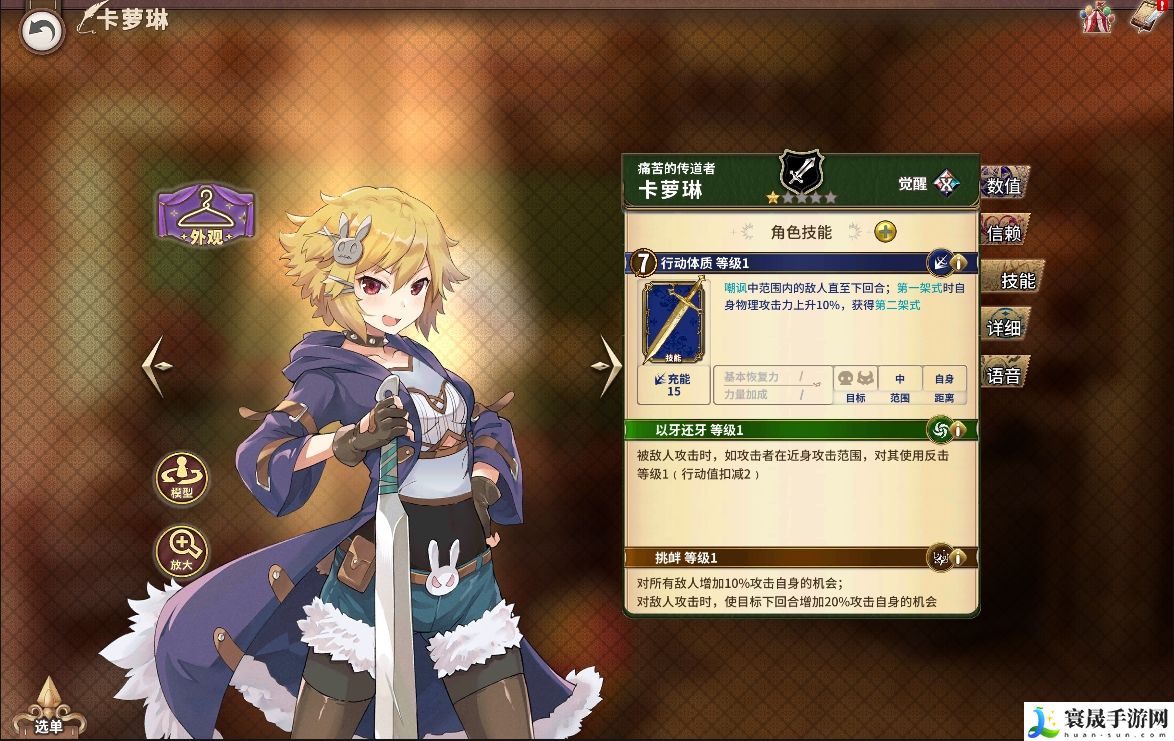1174x741 pixels.
Task: View the 详细 details tab
Action: pos(1004,328)
